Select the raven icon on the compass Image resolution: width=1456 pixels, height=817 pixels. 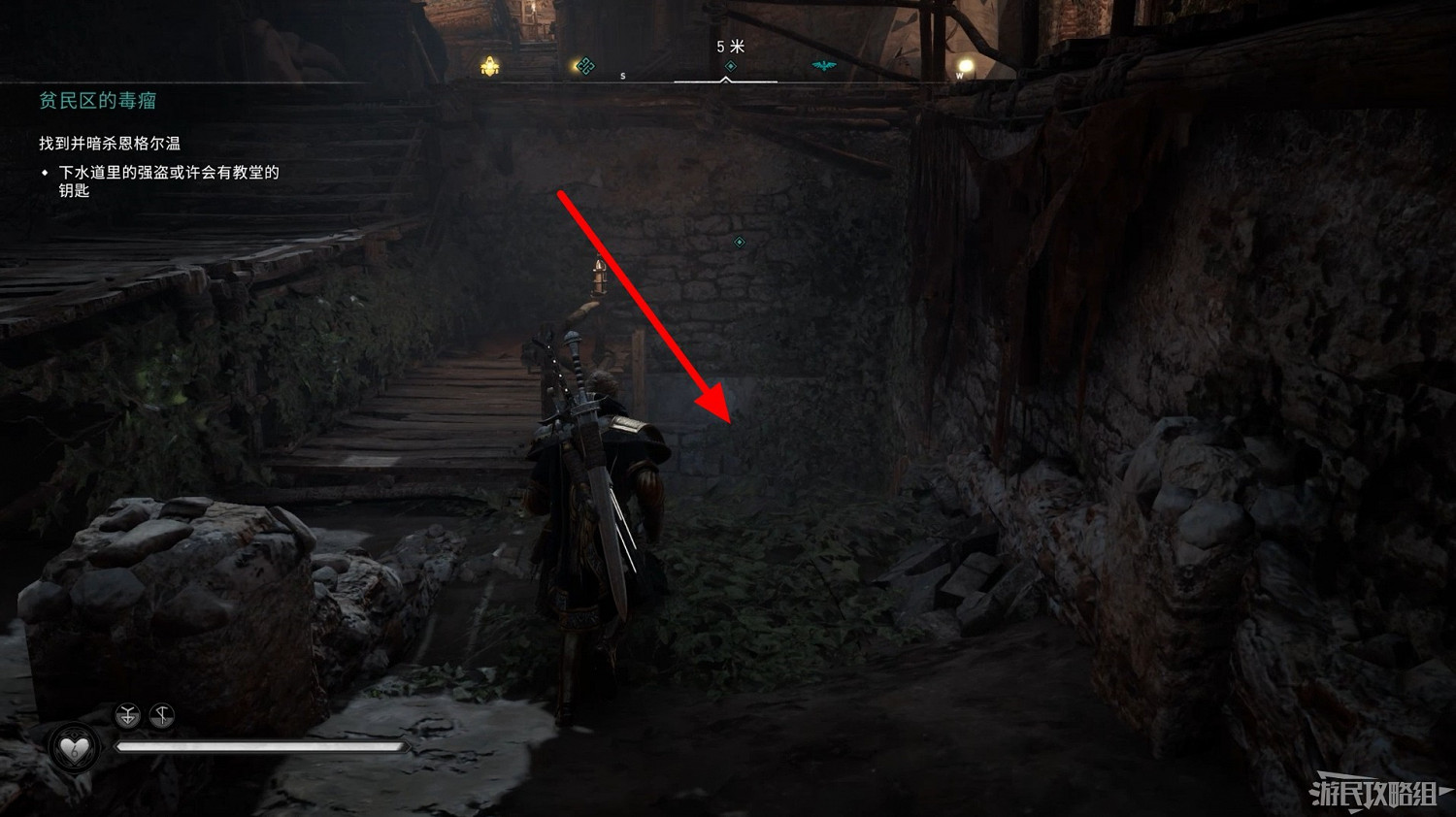tap(823, 65)
